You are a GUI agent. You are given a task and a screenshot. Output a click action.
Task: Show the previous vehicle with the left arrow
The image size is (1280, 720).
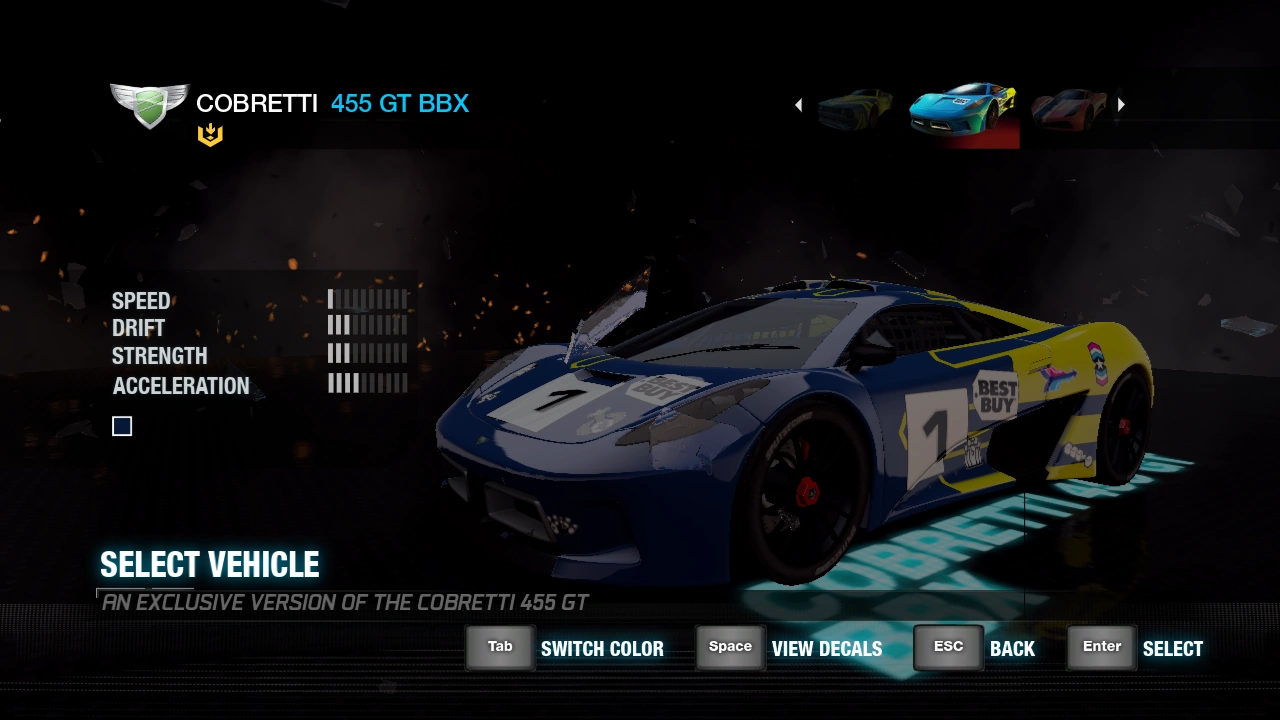pos(798,105)
